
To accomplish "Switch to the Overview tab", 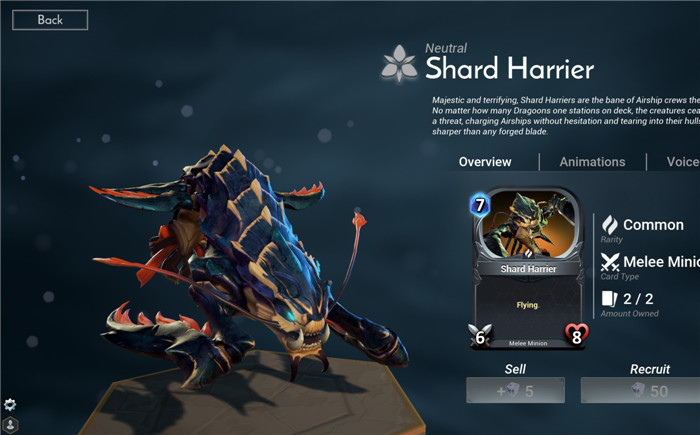I will (485, 162).
